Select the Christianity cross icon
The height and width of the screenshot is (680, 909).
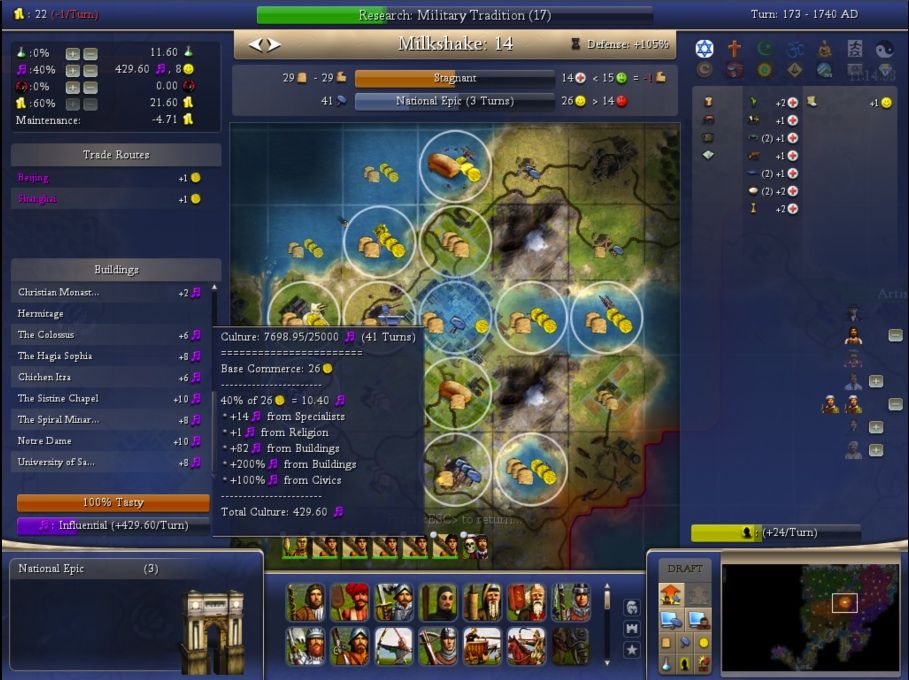click(734, 49)
